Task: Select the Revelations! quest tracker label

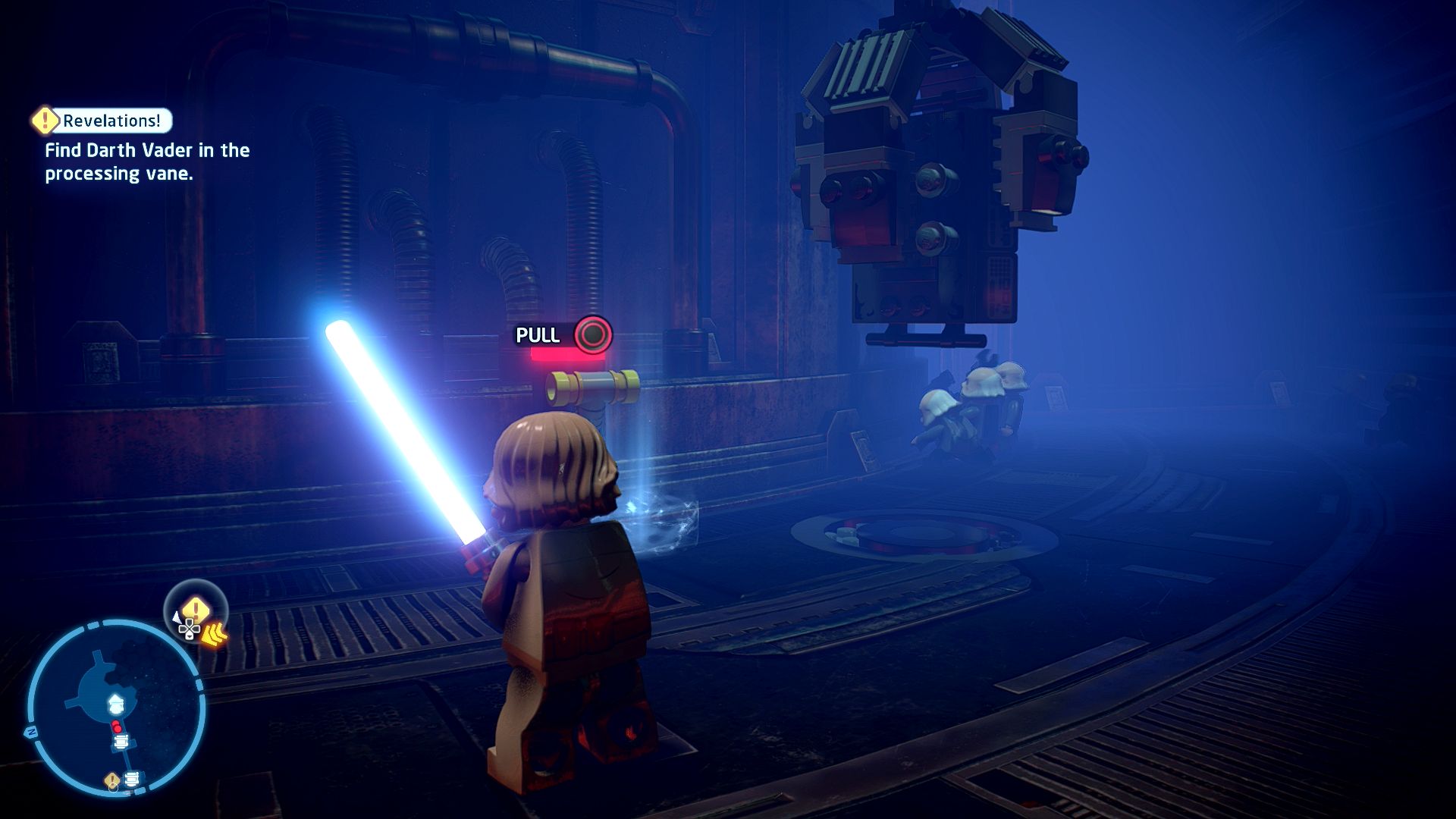Action: point(111,121)
